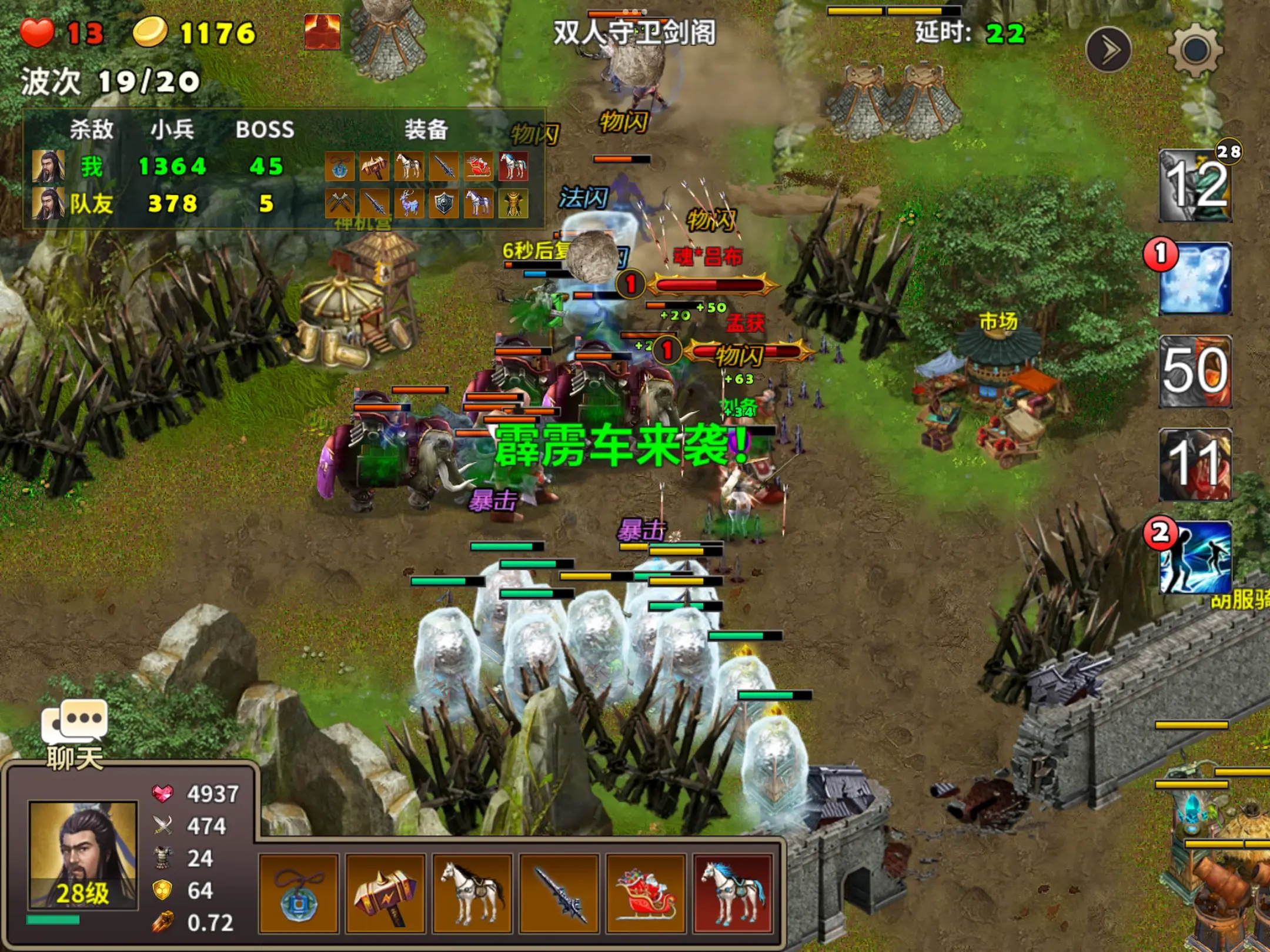Use the blue dash runner skill
This screenshot has height=952, width=1270.
(x=1195, y=557)
